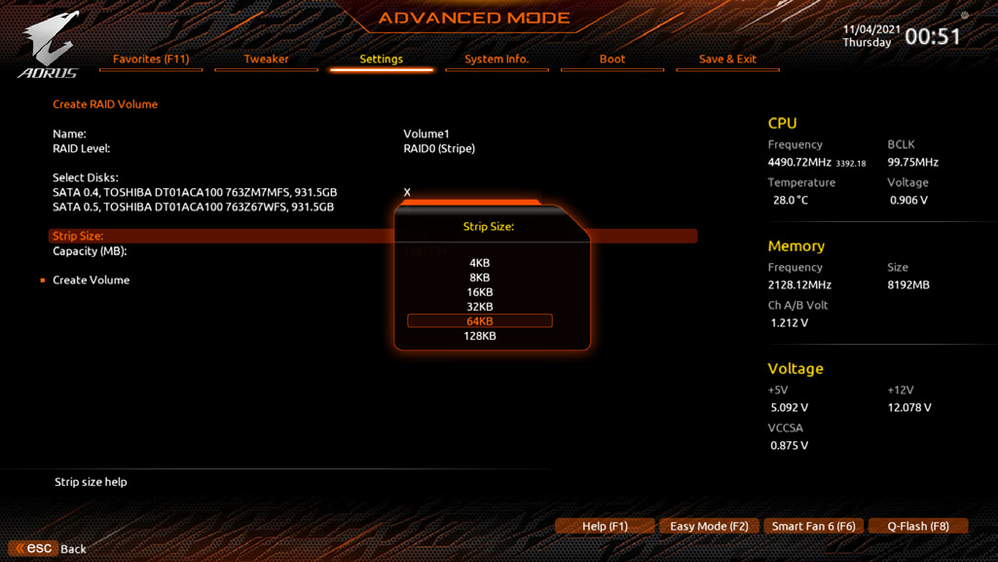Select 8KB in the Strip Size list
This screenshot has height=562, width=998.
coord(480,278)
